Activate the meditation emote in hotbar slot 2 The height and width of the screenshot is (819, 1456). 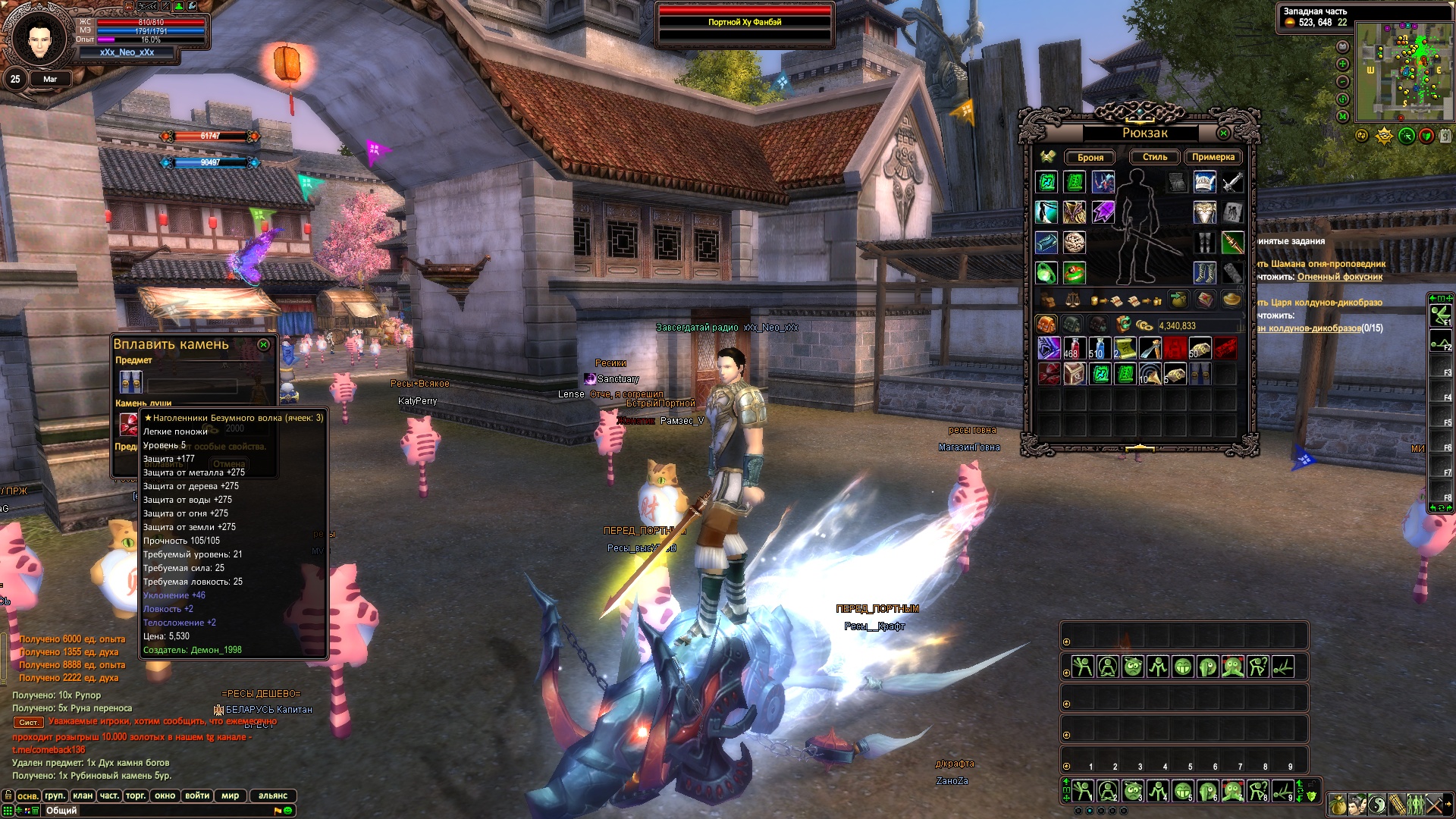1107,791
